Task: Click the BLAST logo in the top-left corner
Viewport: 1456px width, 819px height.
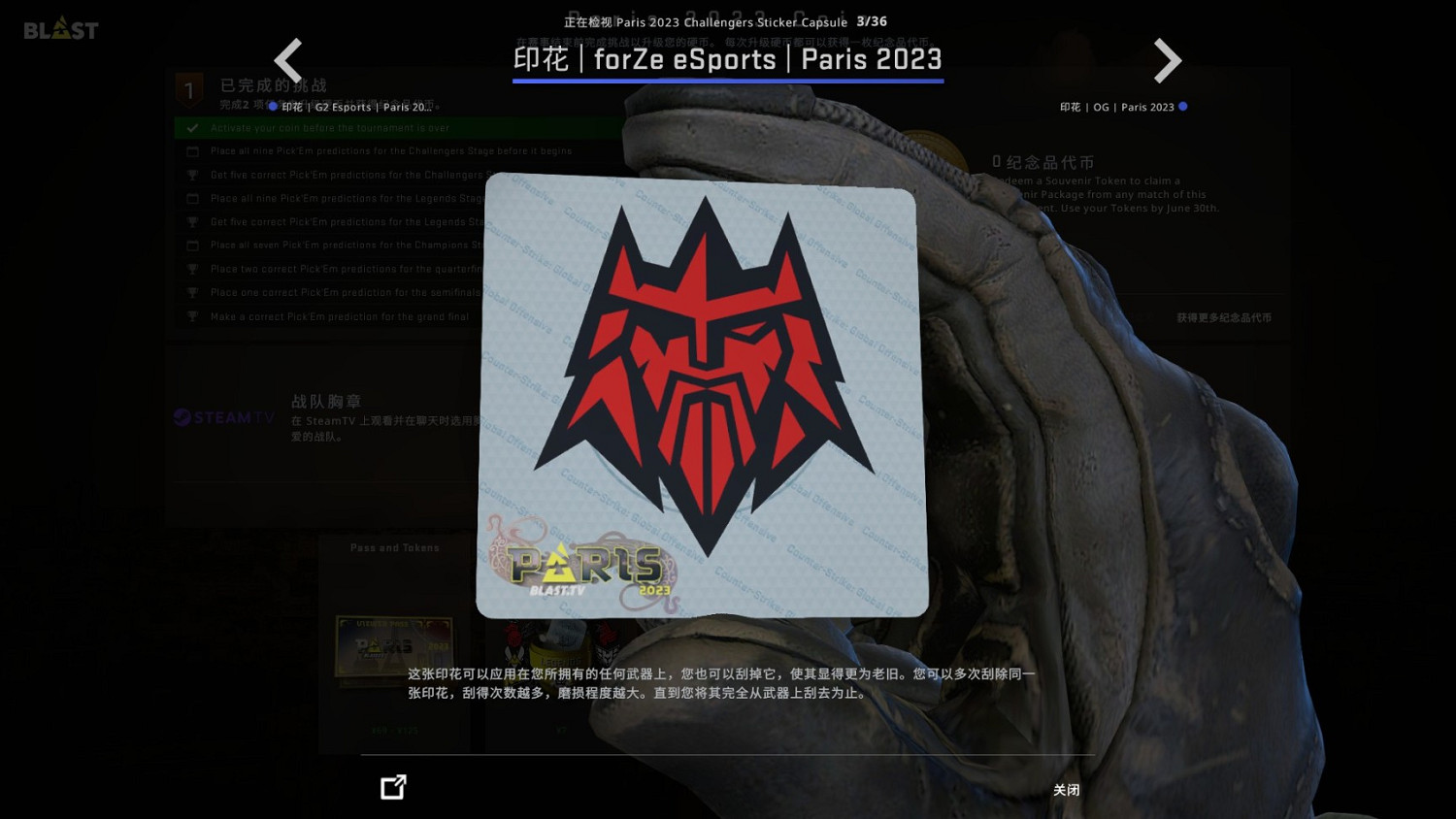Action: pos(60,28)
